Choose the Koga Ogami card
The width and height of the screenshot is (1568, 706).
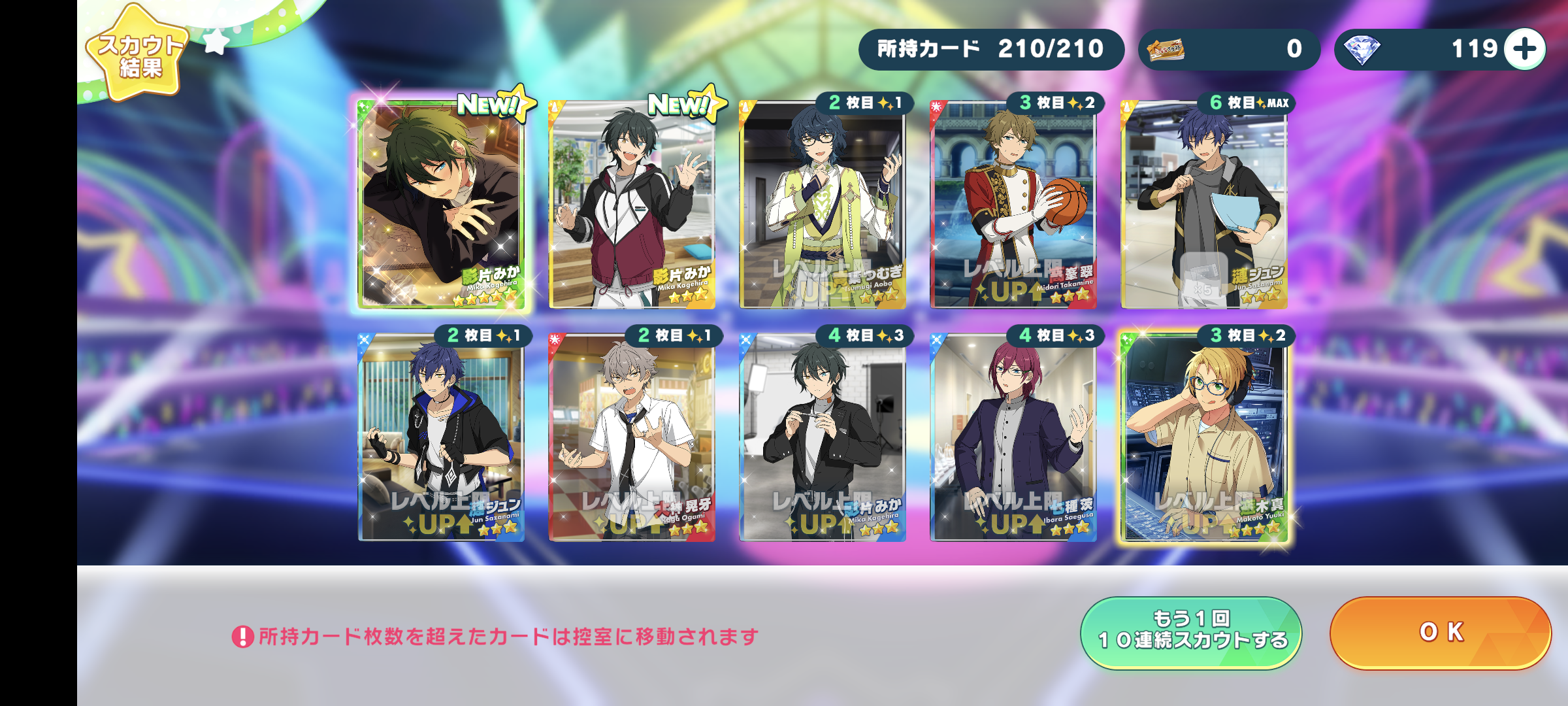[632, 437]
